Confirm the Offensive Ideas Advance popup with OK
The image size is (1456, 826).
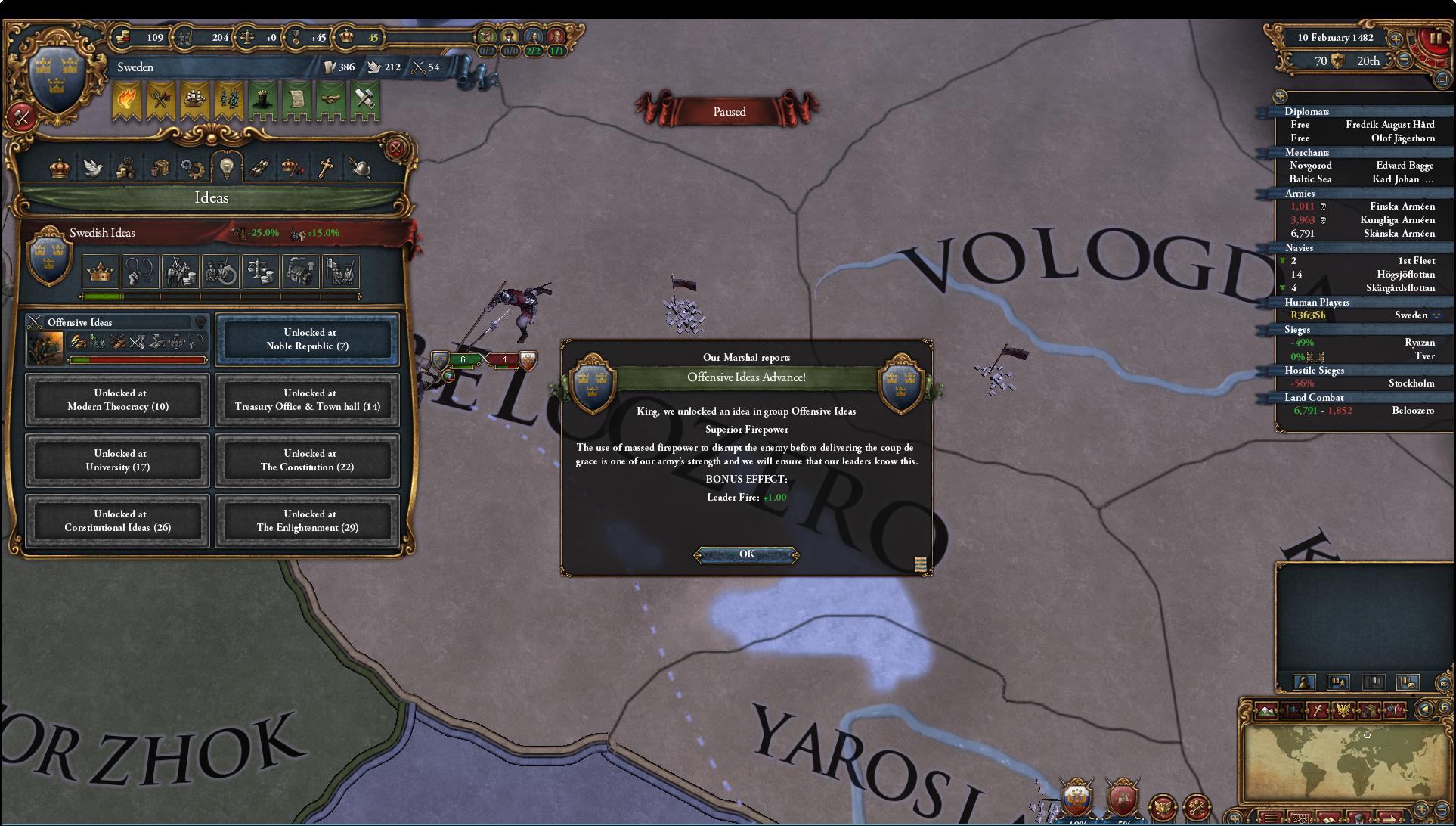746,554
